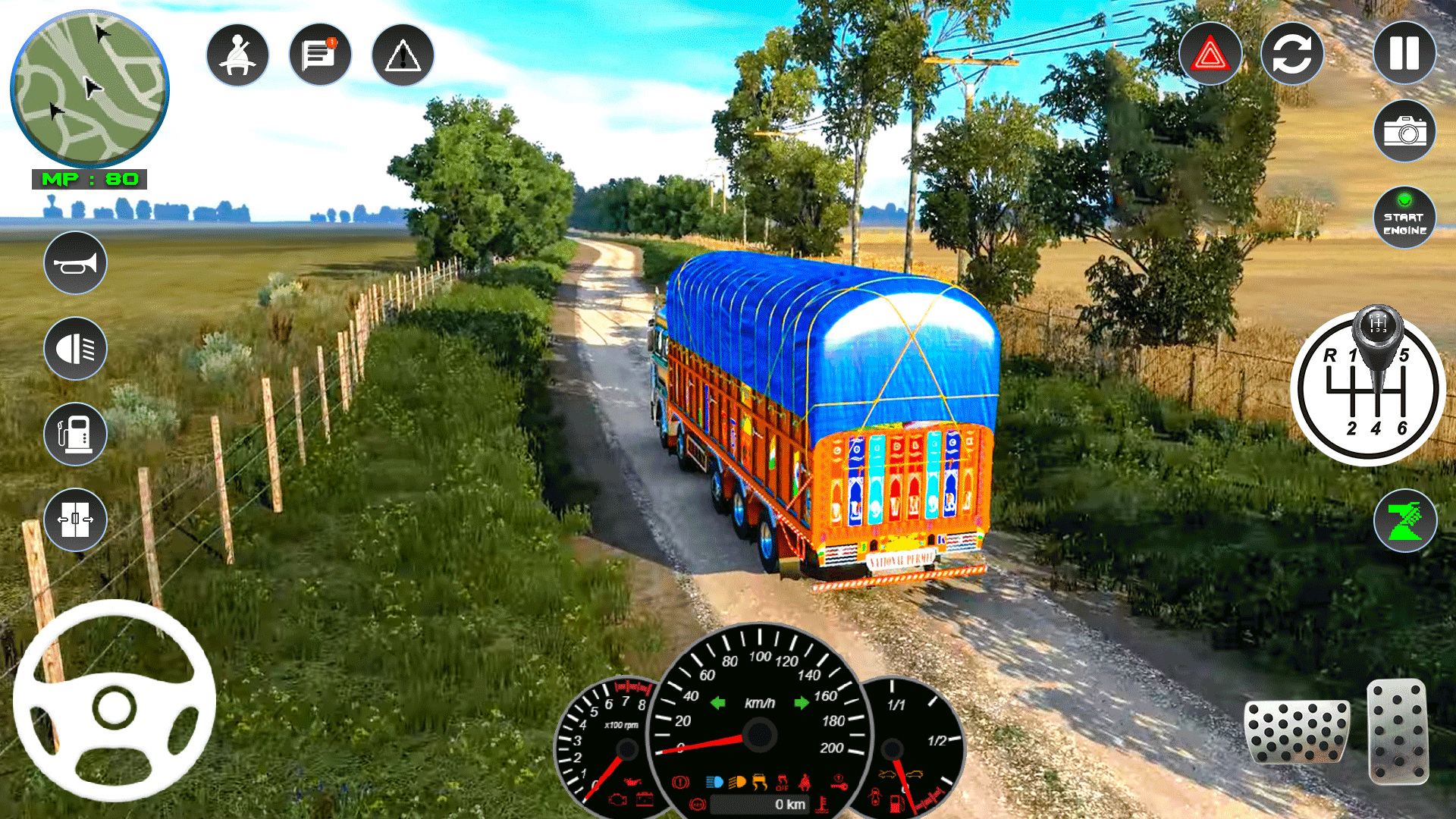The image size is (1456, 819).
Task: Enable the right turn signal arrow
Action: pos(801,701)
